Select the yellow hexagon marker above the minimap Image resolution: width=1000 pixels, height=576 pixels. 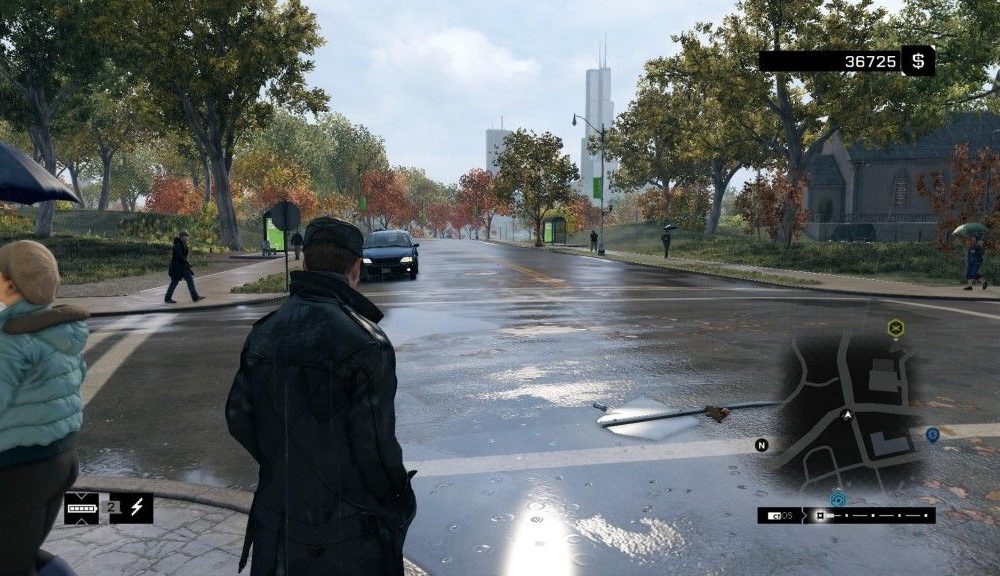coord(896,327)
